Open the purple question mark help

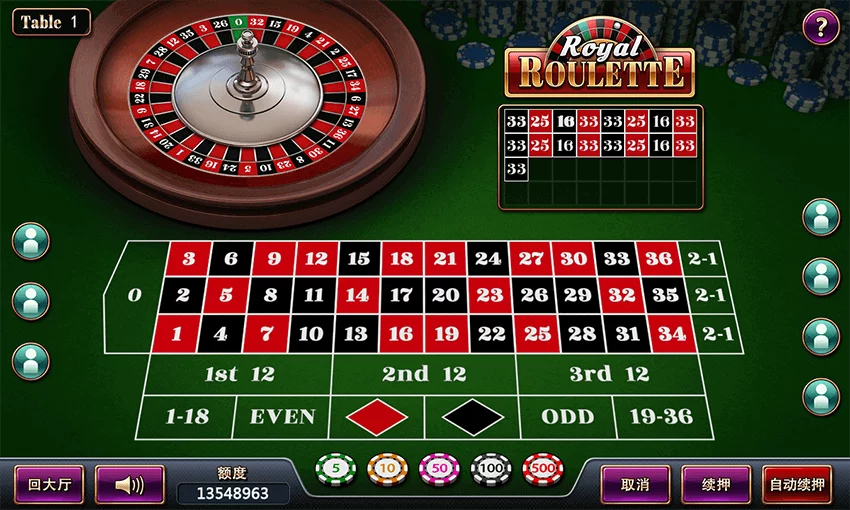(821, 26)
